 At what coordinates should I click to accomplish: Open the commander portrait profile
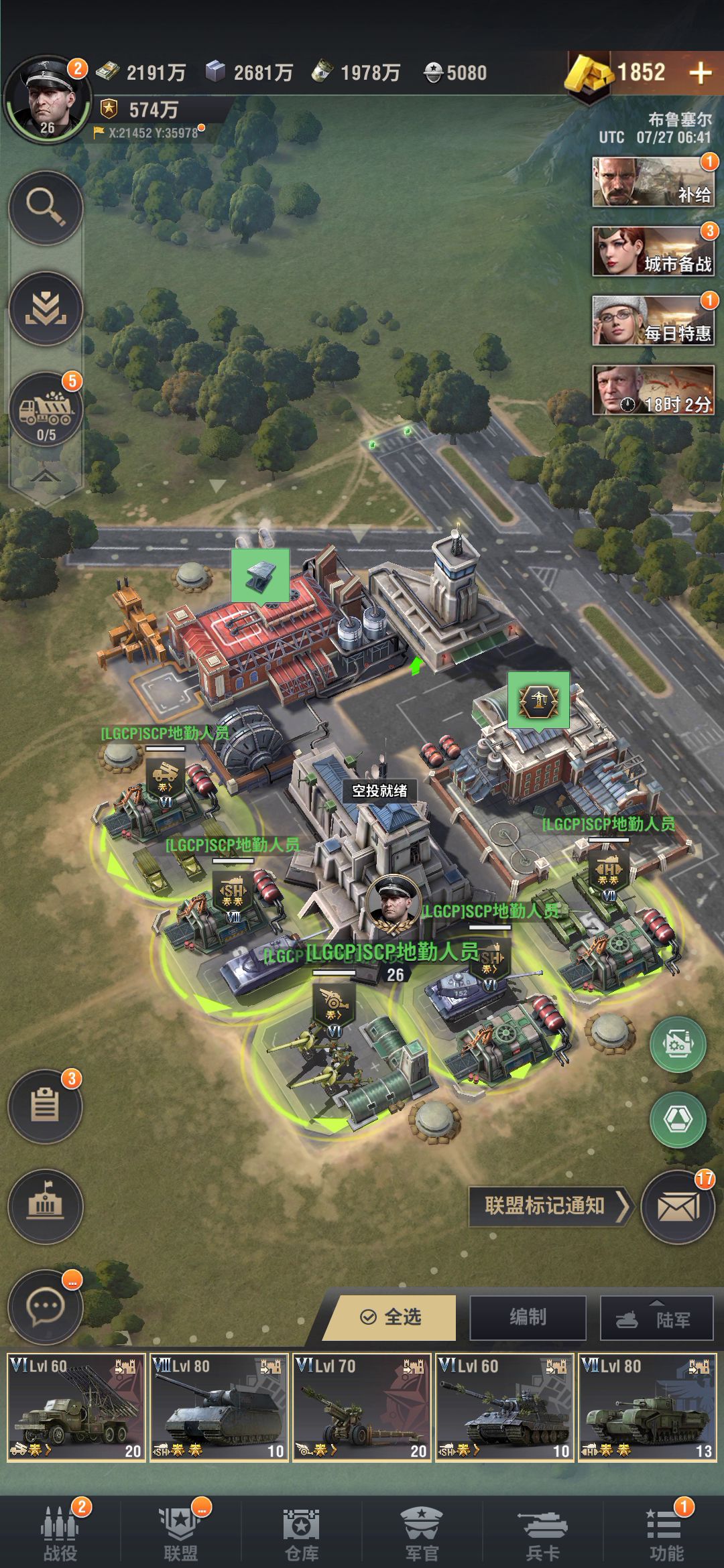point(47,99)
